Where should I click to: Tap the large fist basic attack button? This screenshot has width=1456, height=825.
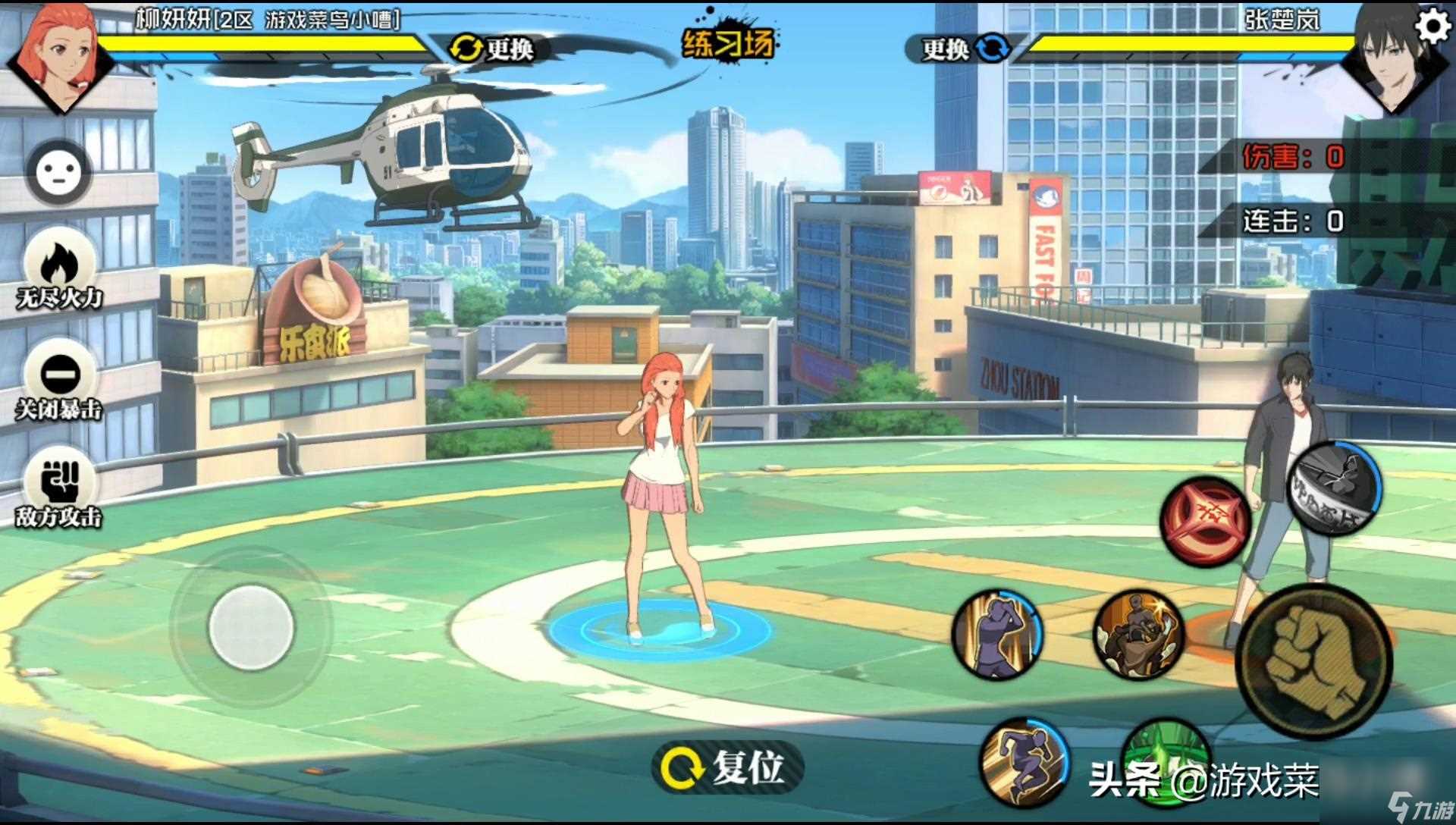(1314, 660)
